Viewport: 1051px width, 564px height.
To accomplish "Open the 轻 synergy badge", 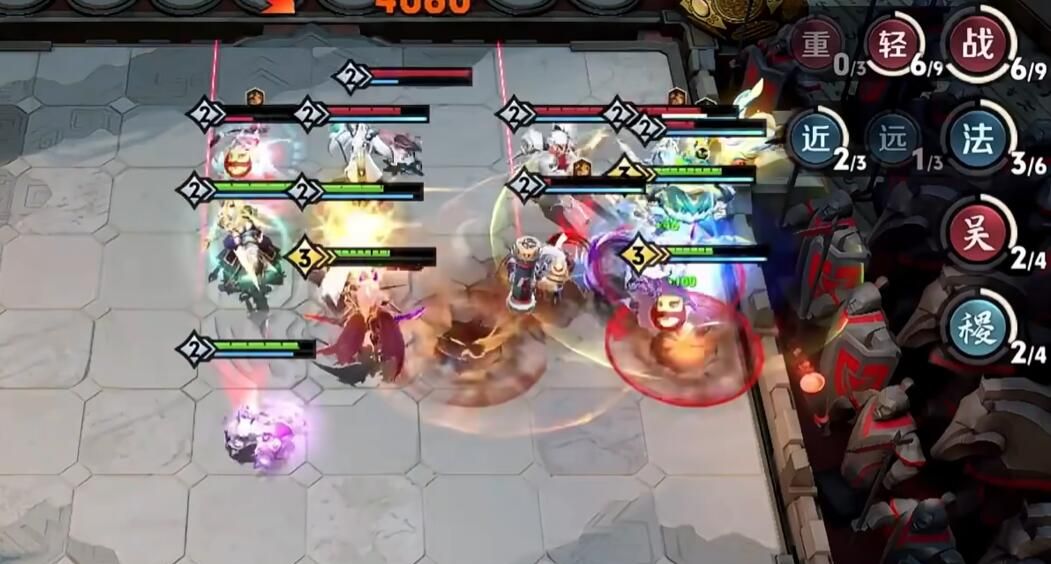I will click(x=892, y=44).
